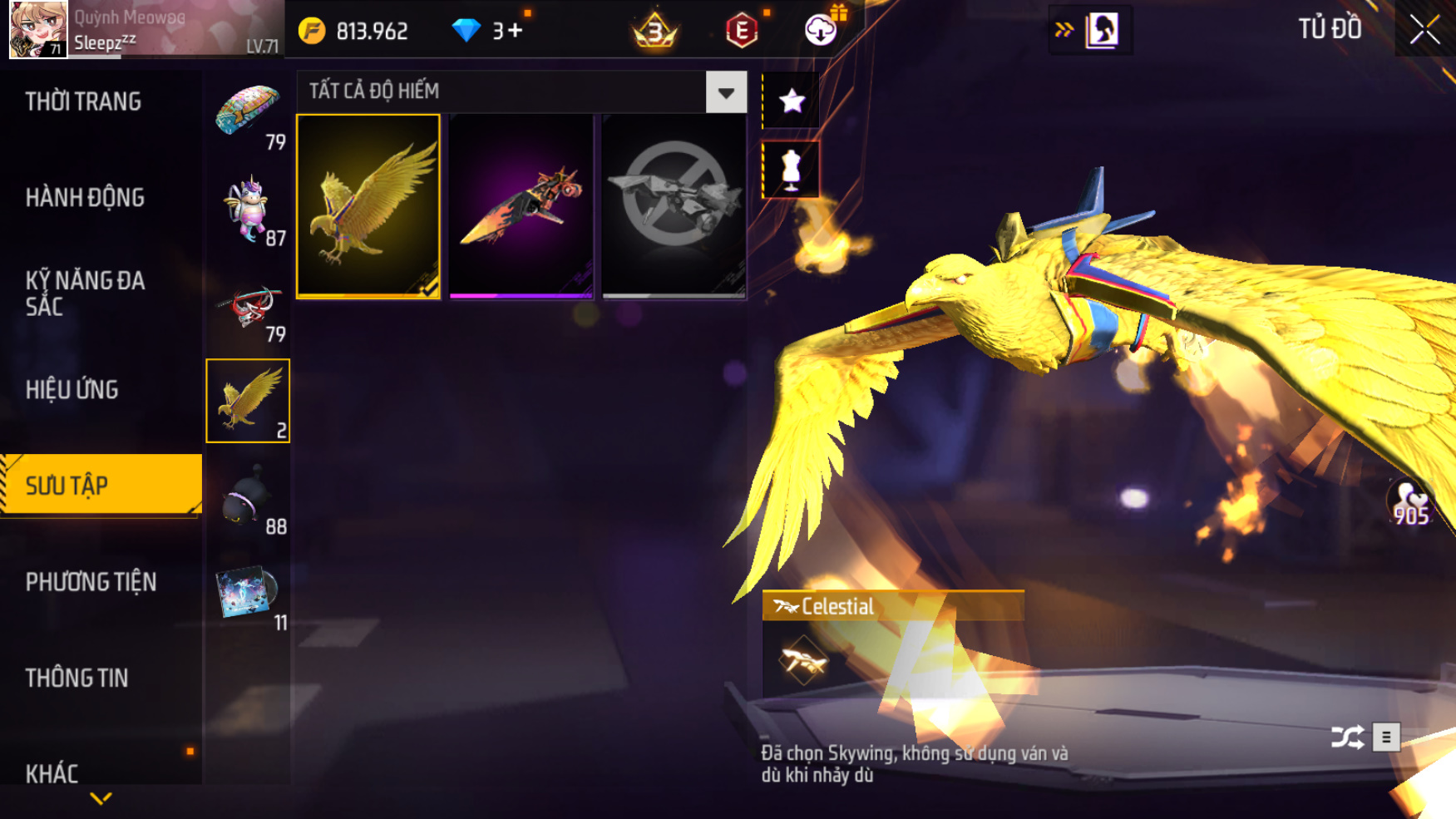Choose the purple-background glider card
Screen dimensions: 1456x819
pos(521,206)
